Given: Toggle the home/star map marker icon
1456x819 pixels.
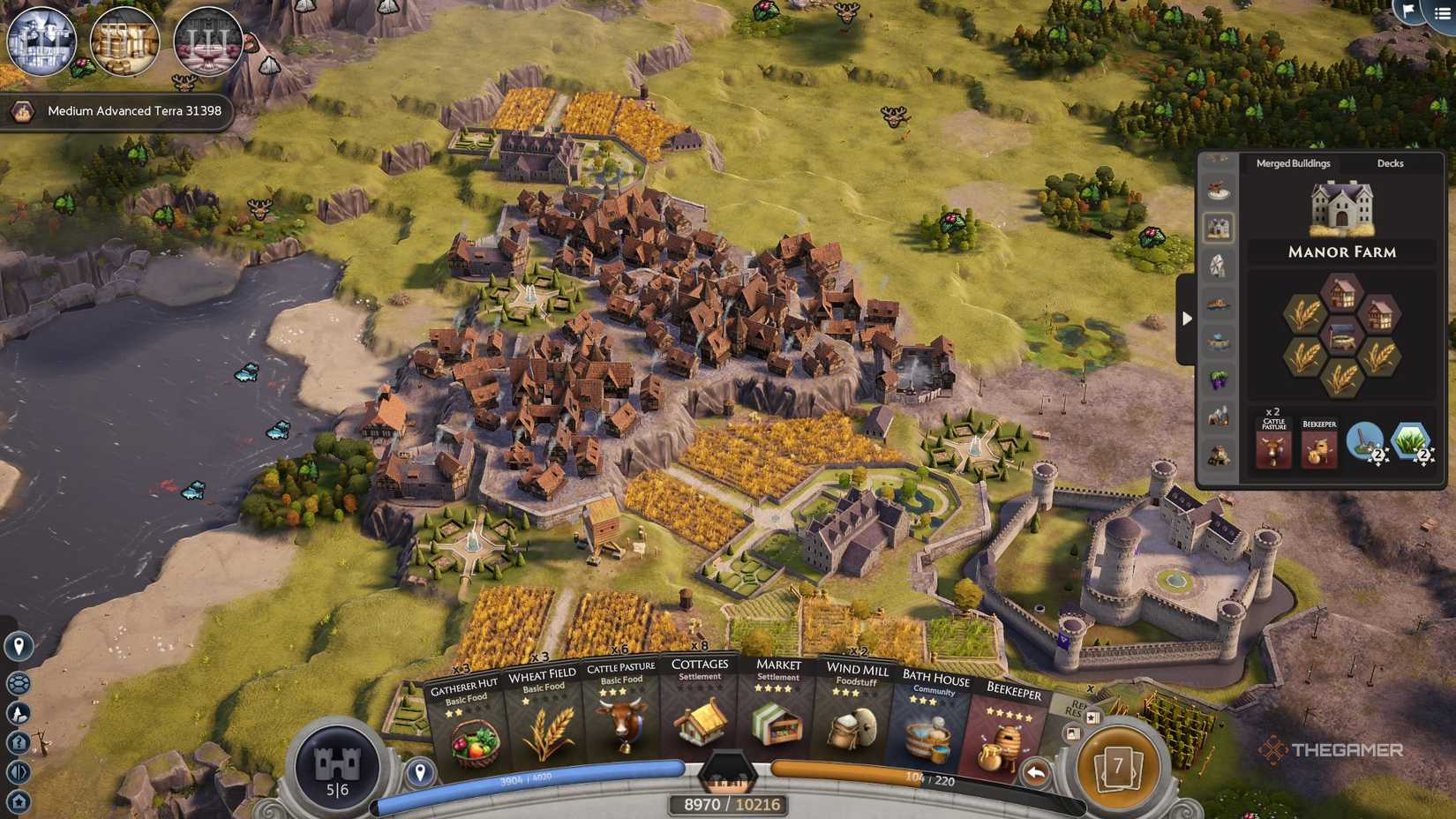Looking at the screenshot, I should pos(19,798).
